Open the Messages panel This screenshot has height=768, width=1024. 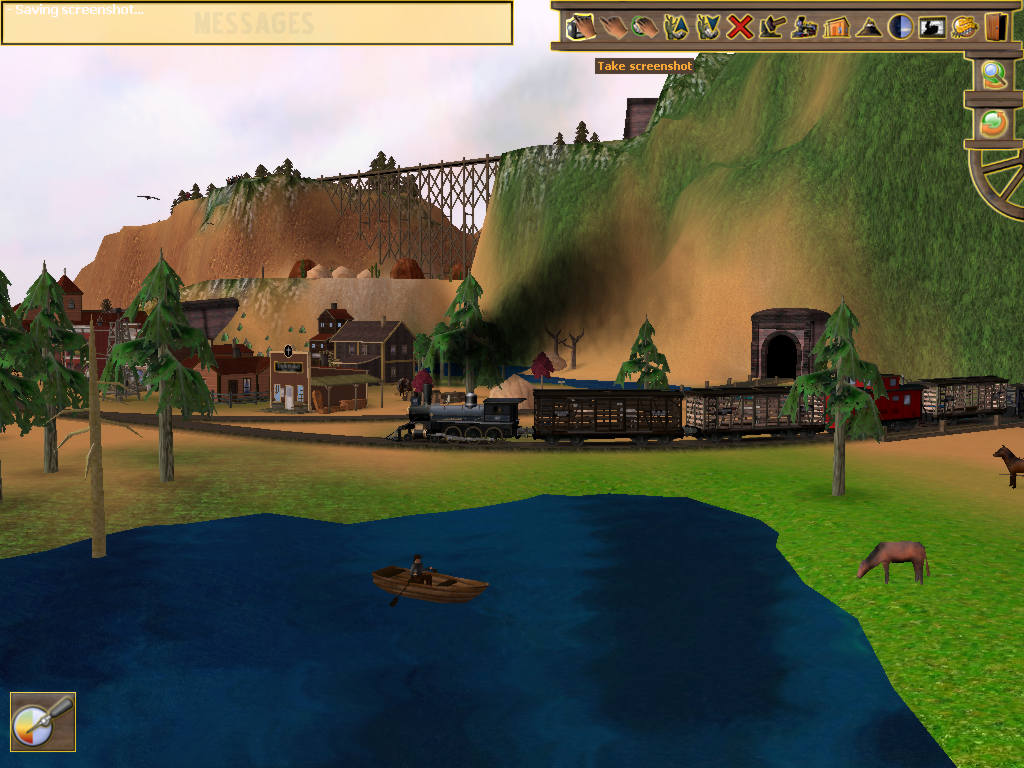pos(256,24)
